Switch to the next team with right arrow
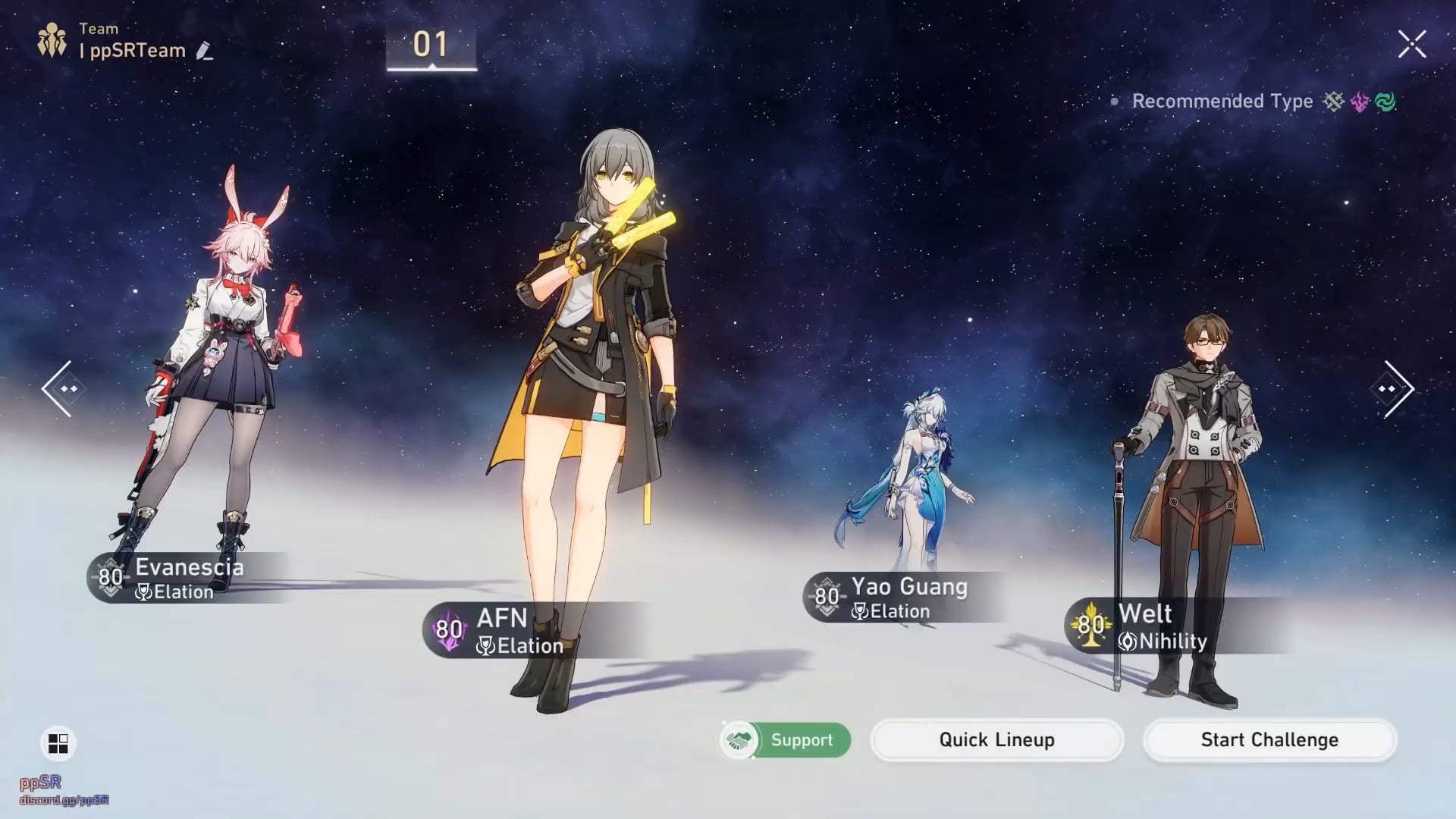This screenshot has height=819, width=1456. 1397,388
